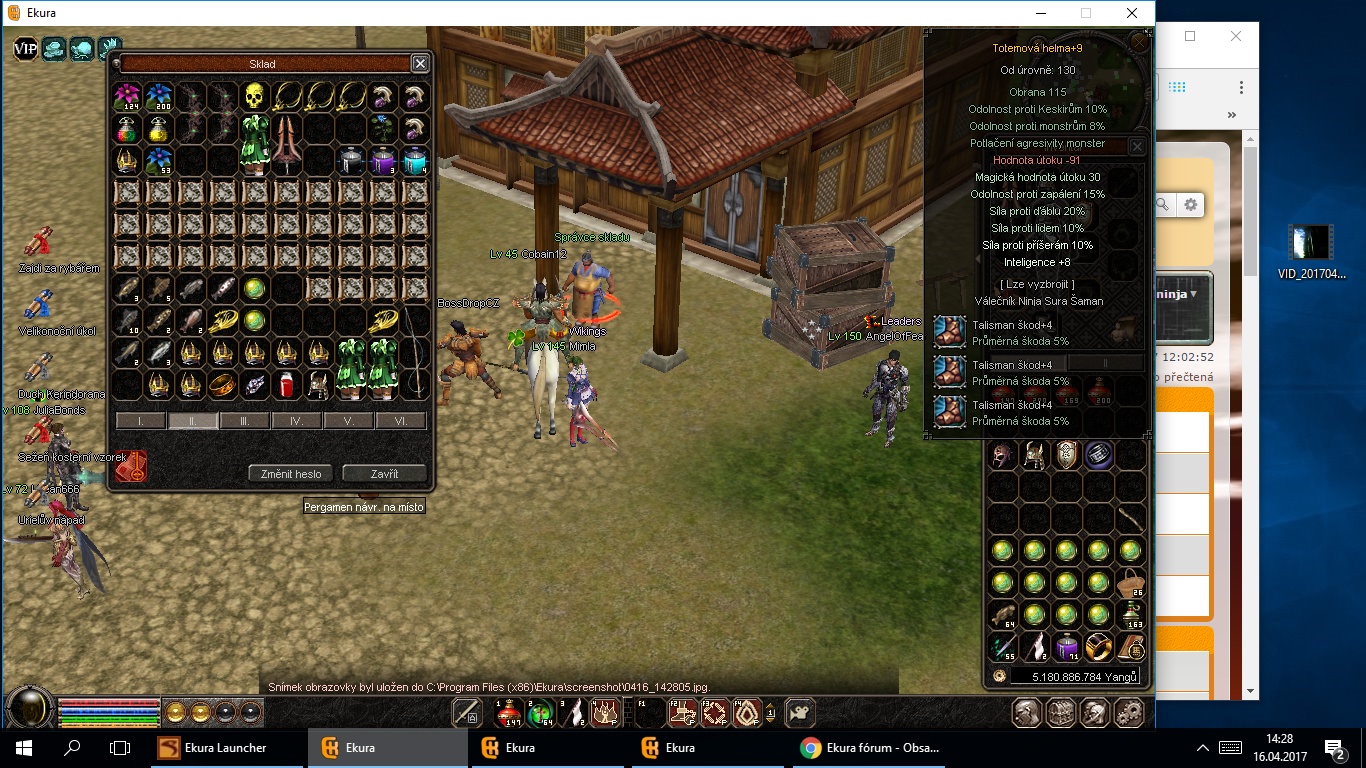The width and height of the screenshot is (1366, 768).
Task: Close the Ekura game window
Action: (1131, 13)
